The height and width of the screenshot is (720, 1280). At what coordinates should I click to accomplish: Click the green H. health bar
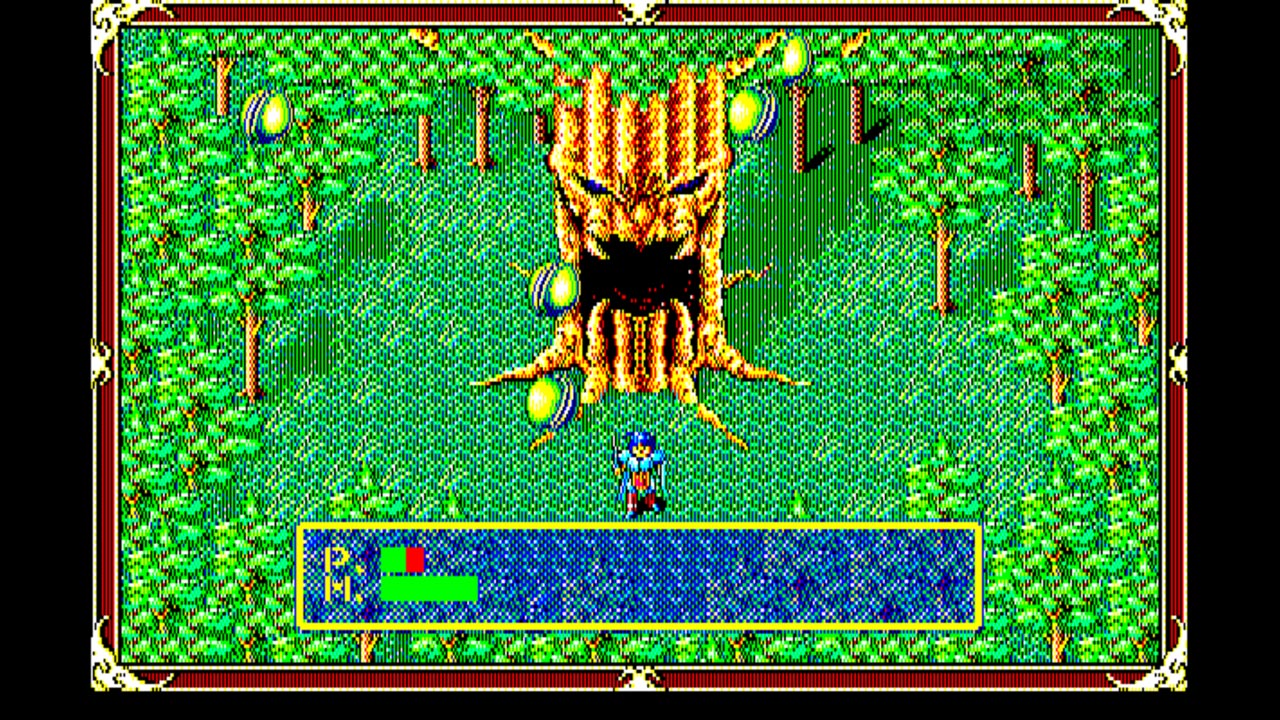tap(430, 590)
